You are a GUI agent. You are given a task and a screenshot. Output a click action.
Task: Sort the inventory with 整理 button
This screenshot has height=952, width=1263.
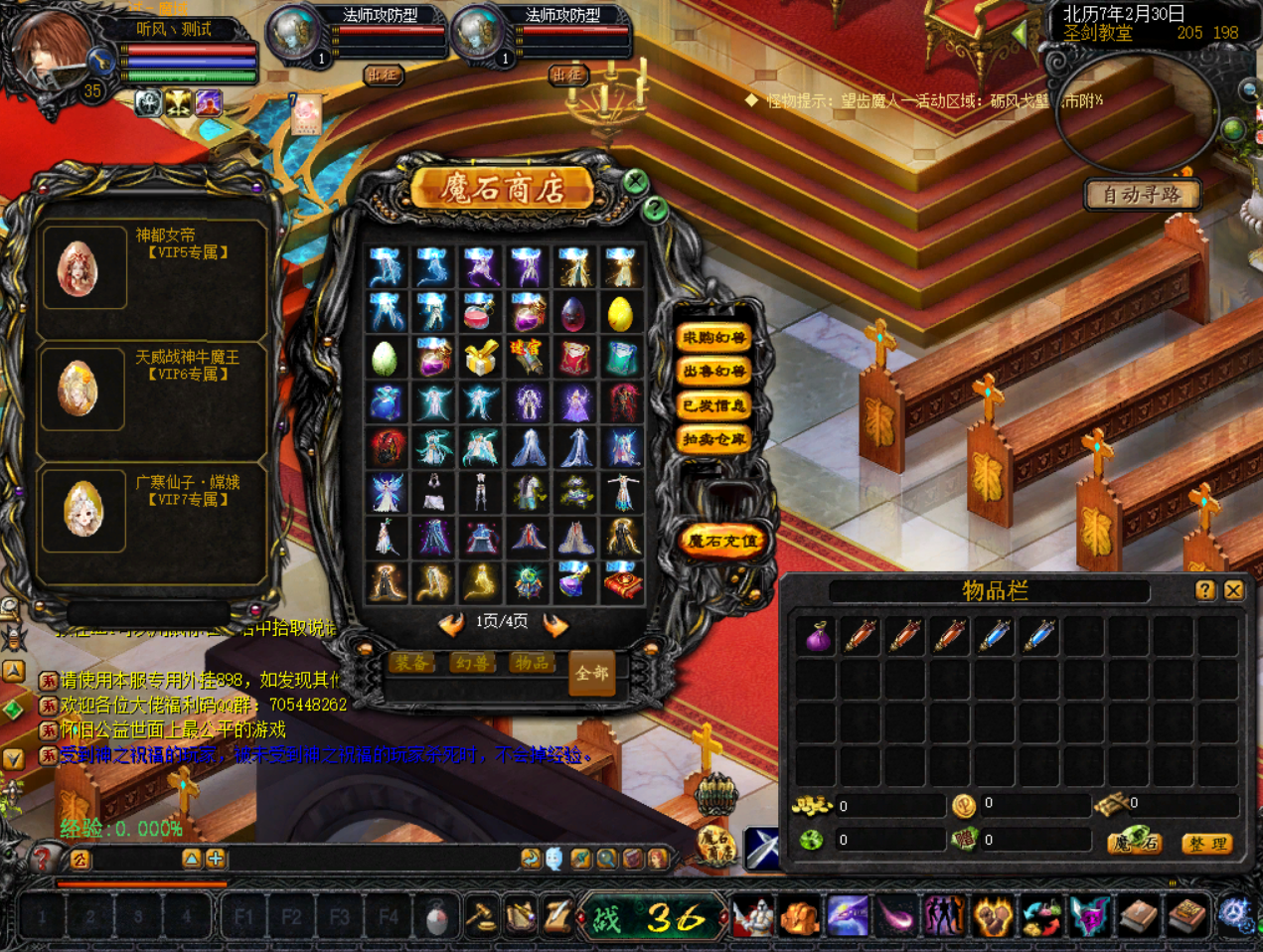click(x=1207, y=844)
